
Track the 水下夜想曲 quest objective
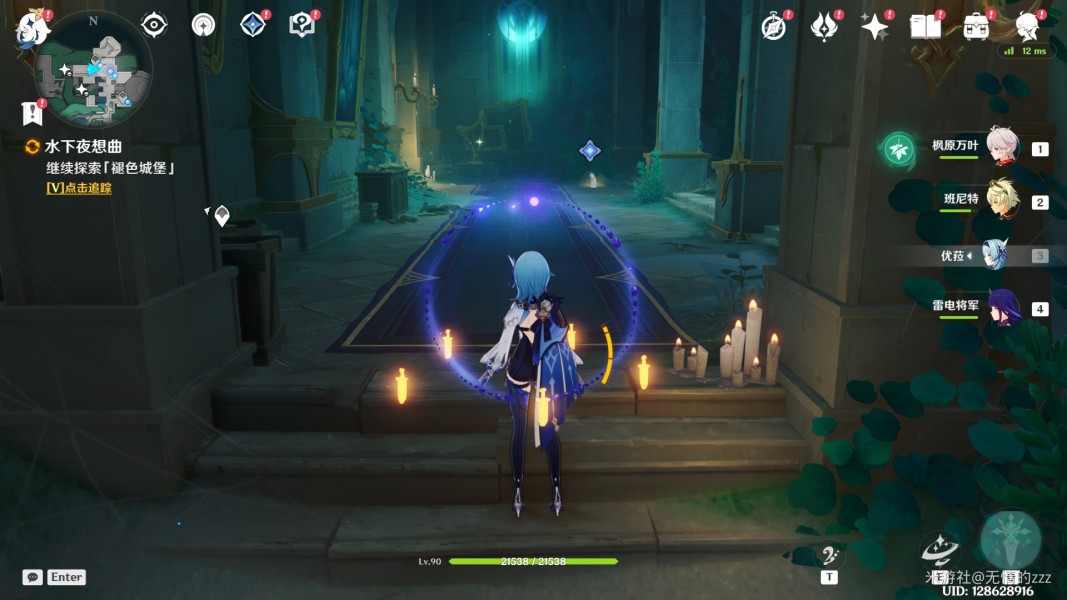[x=79, y=187]
